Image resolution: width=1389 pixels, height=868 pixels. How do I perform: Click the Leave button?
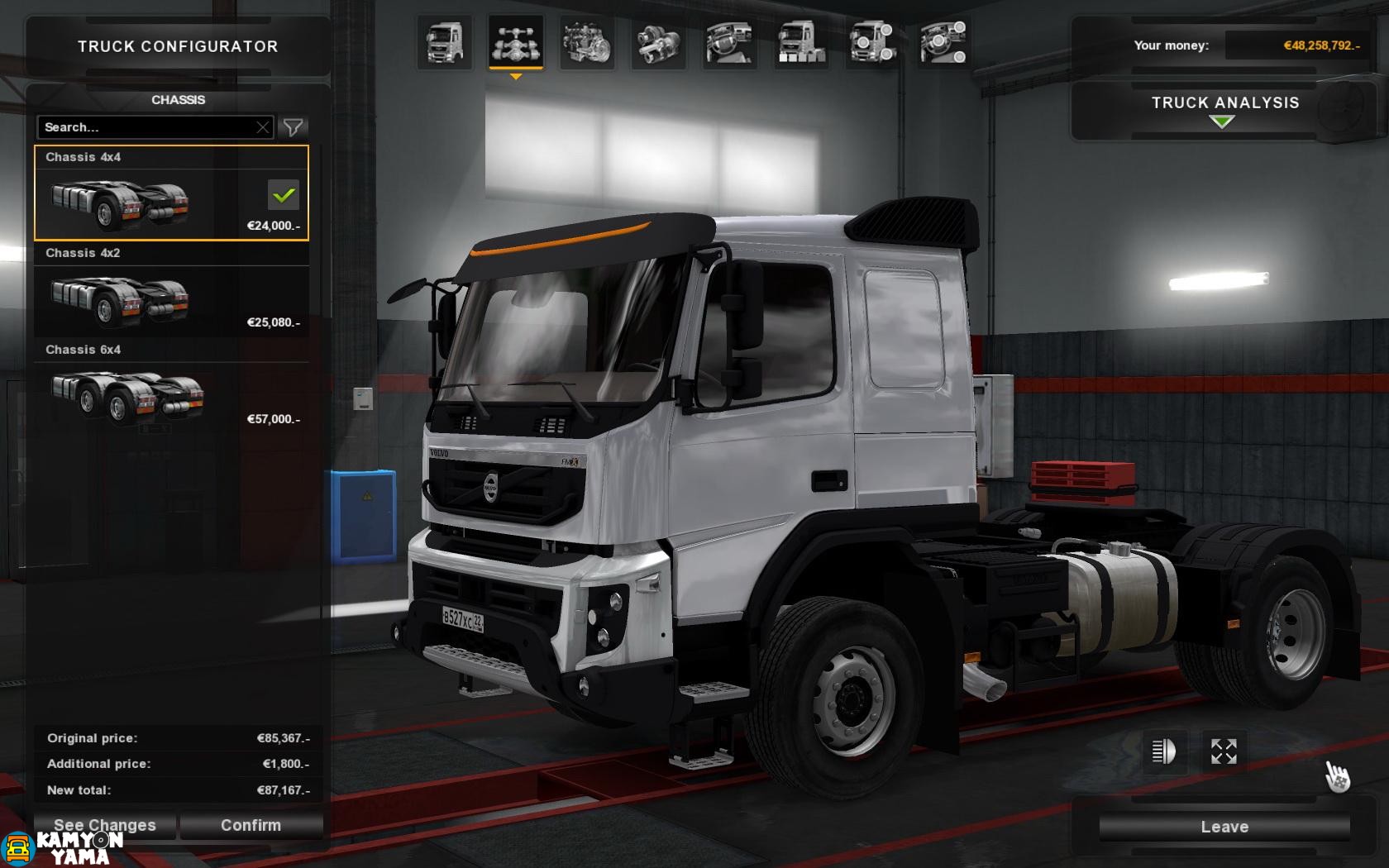1224,826
